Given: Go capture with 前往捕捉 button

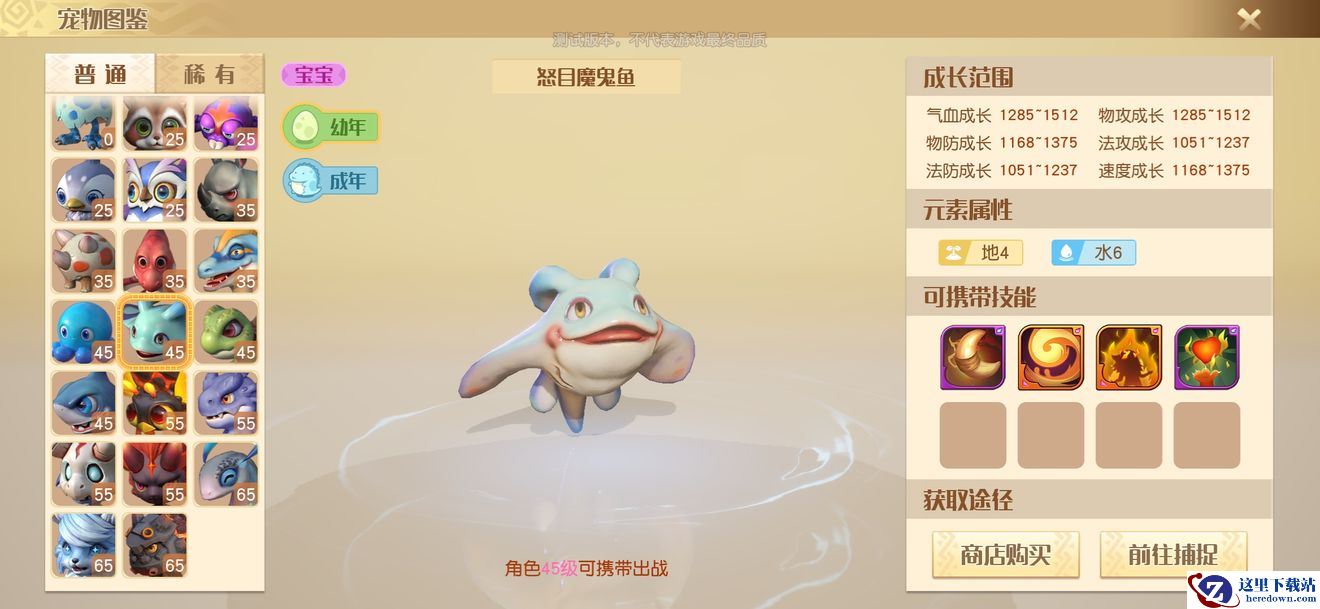Looking at the screenshot, I should pos(1173,555).
